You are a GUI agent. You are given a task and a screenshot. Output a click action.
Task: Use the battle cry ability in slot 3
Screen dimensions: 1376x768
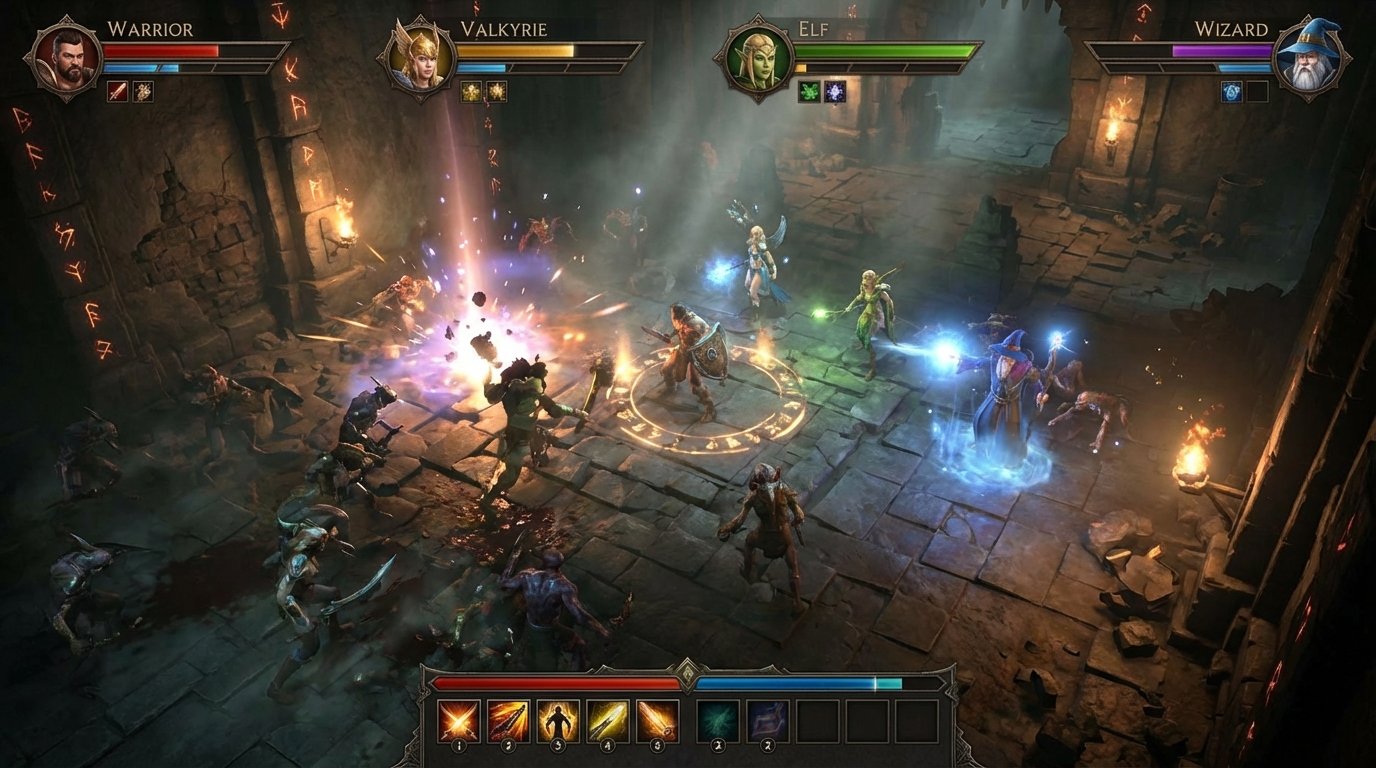558,720
